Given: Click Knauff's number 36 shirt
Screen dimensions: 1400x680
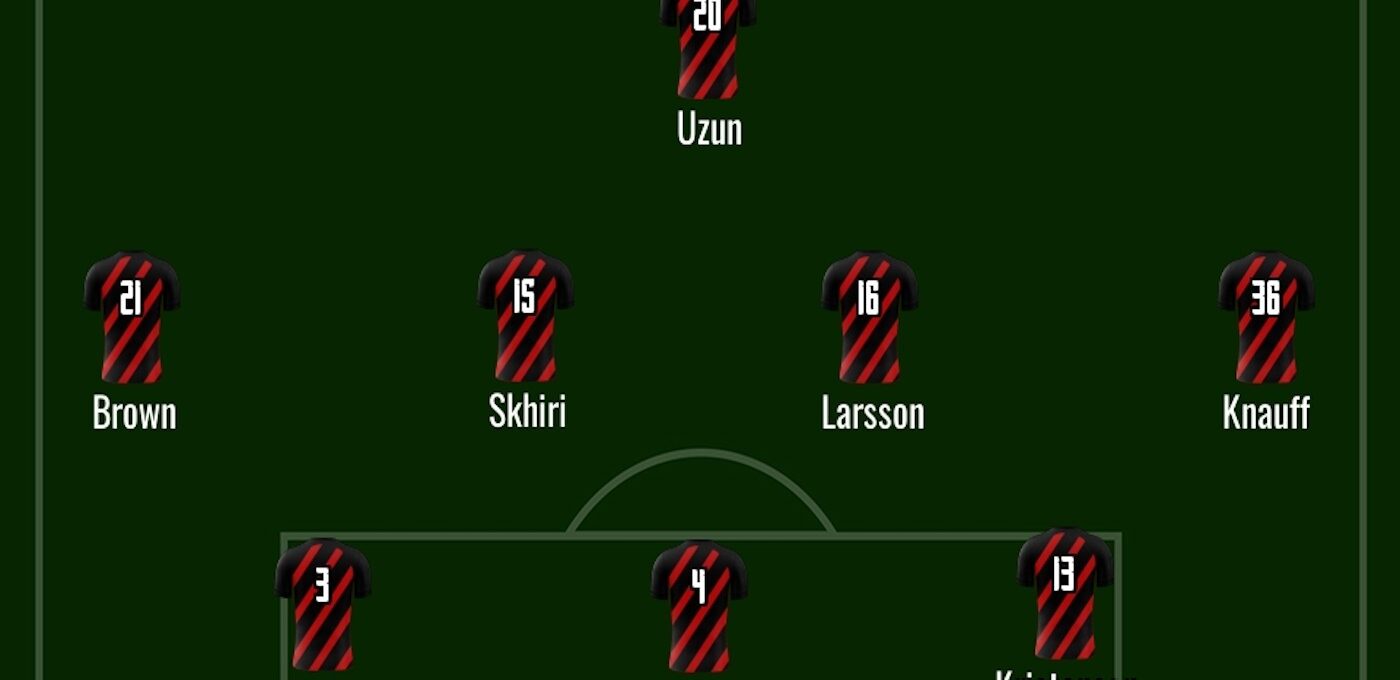Looking at the screenshot, I should 1265,316.
